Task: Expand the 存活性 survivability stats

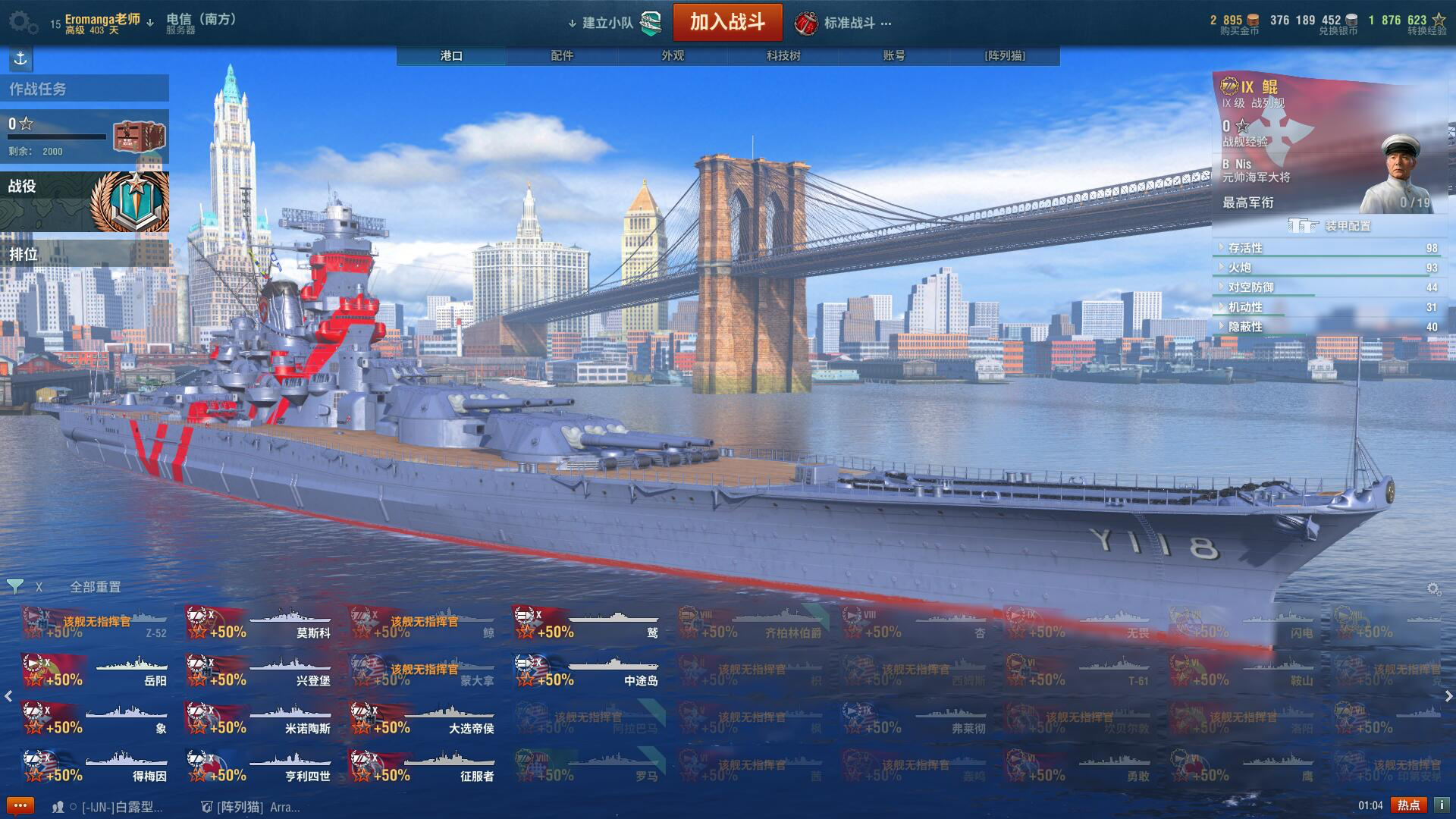Action: (x=1245, y=248)
